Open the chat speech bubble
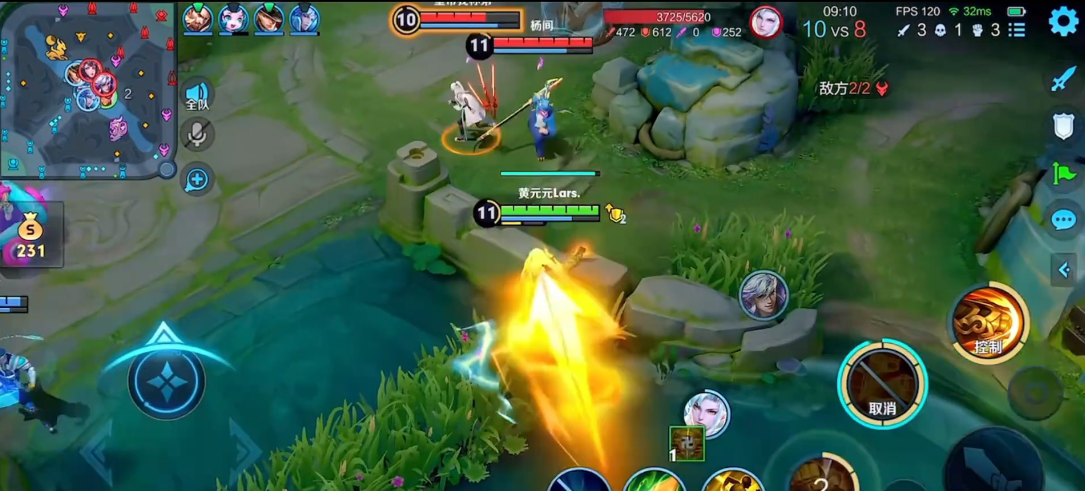The height and width of the screenshot is (491, 1085). tap(1063, 220)
